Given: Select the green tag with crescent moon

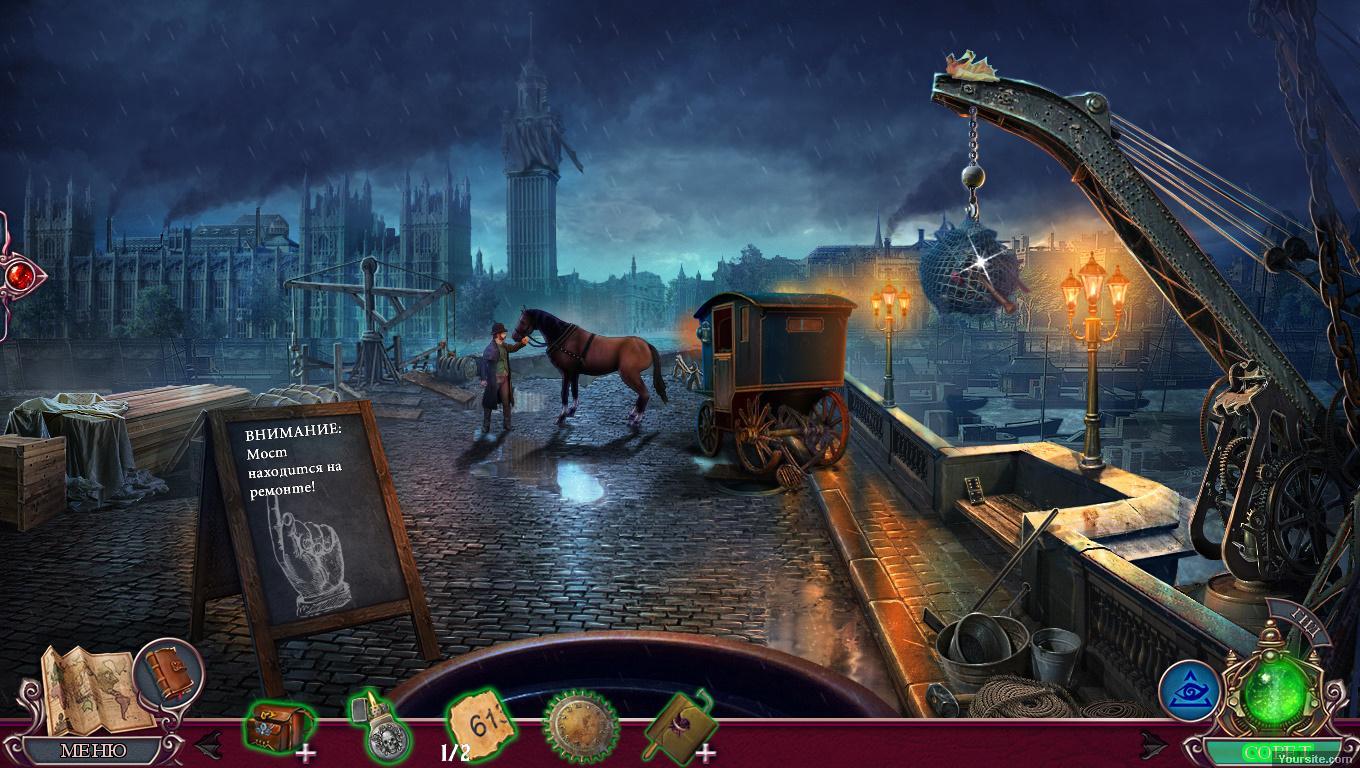Looking at the screenshot, I should click(677, 721).
